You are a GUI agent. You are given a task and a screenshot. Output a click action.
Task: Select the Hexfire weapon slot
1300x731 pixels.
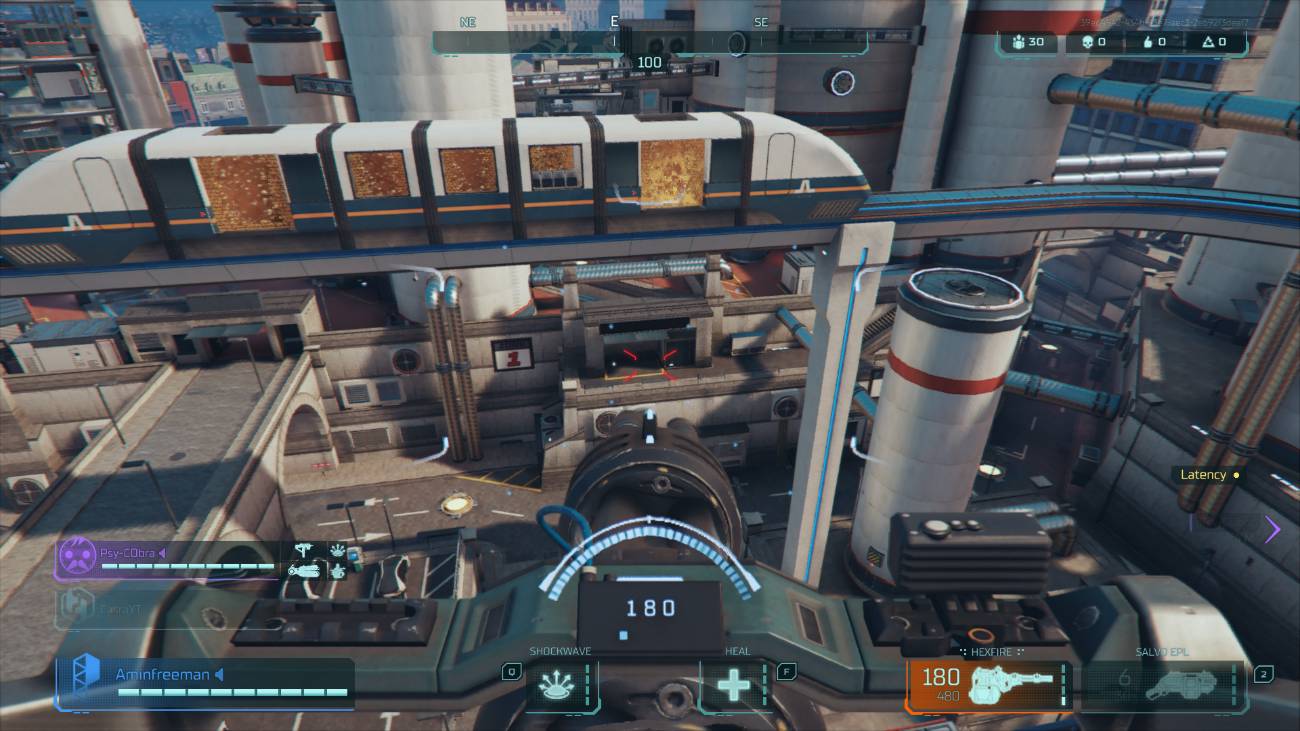pos(988,686)
